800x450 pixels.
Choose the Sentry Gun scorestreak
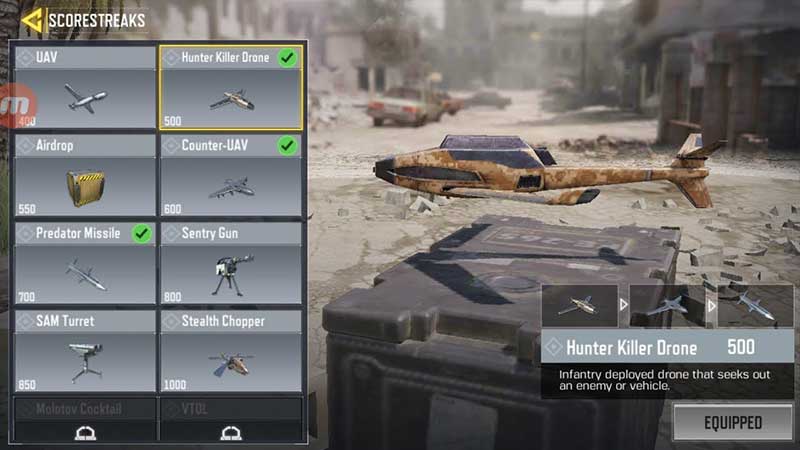(231, 262)
